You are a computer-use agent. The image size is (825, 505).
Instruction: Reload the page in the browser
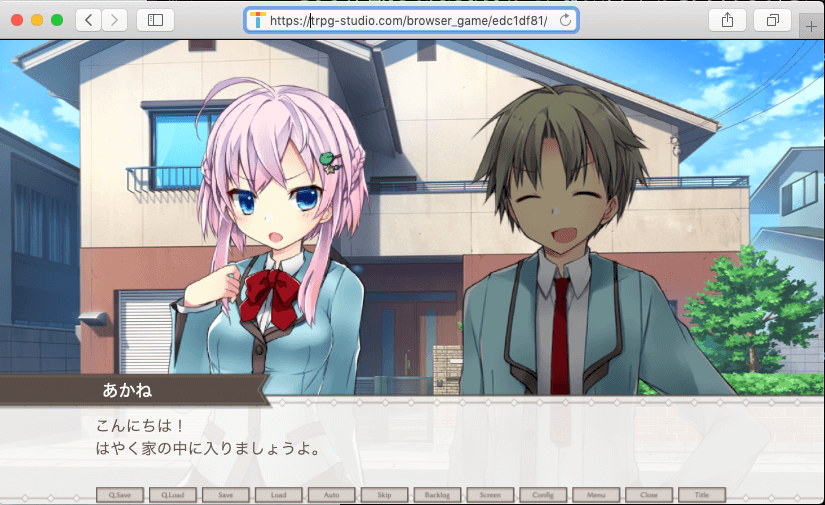click(566, 20)
